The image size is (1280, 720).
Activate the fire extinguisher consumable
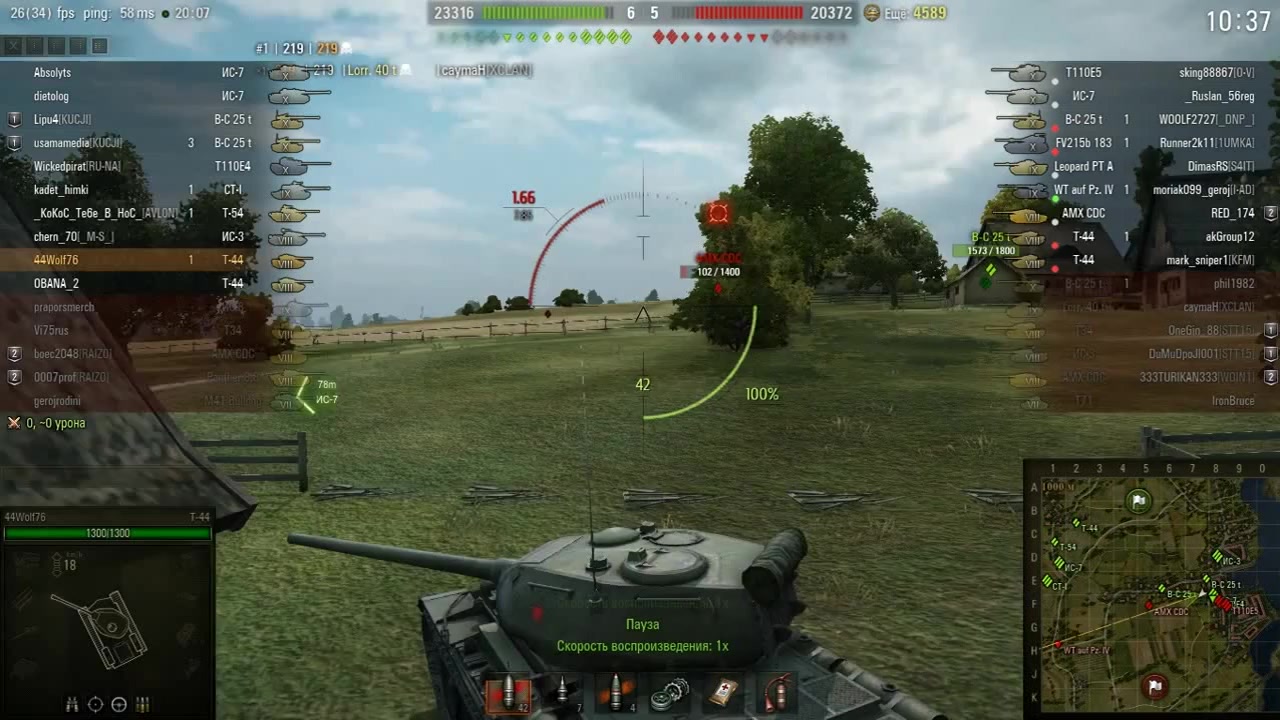[x=776, y=693]
